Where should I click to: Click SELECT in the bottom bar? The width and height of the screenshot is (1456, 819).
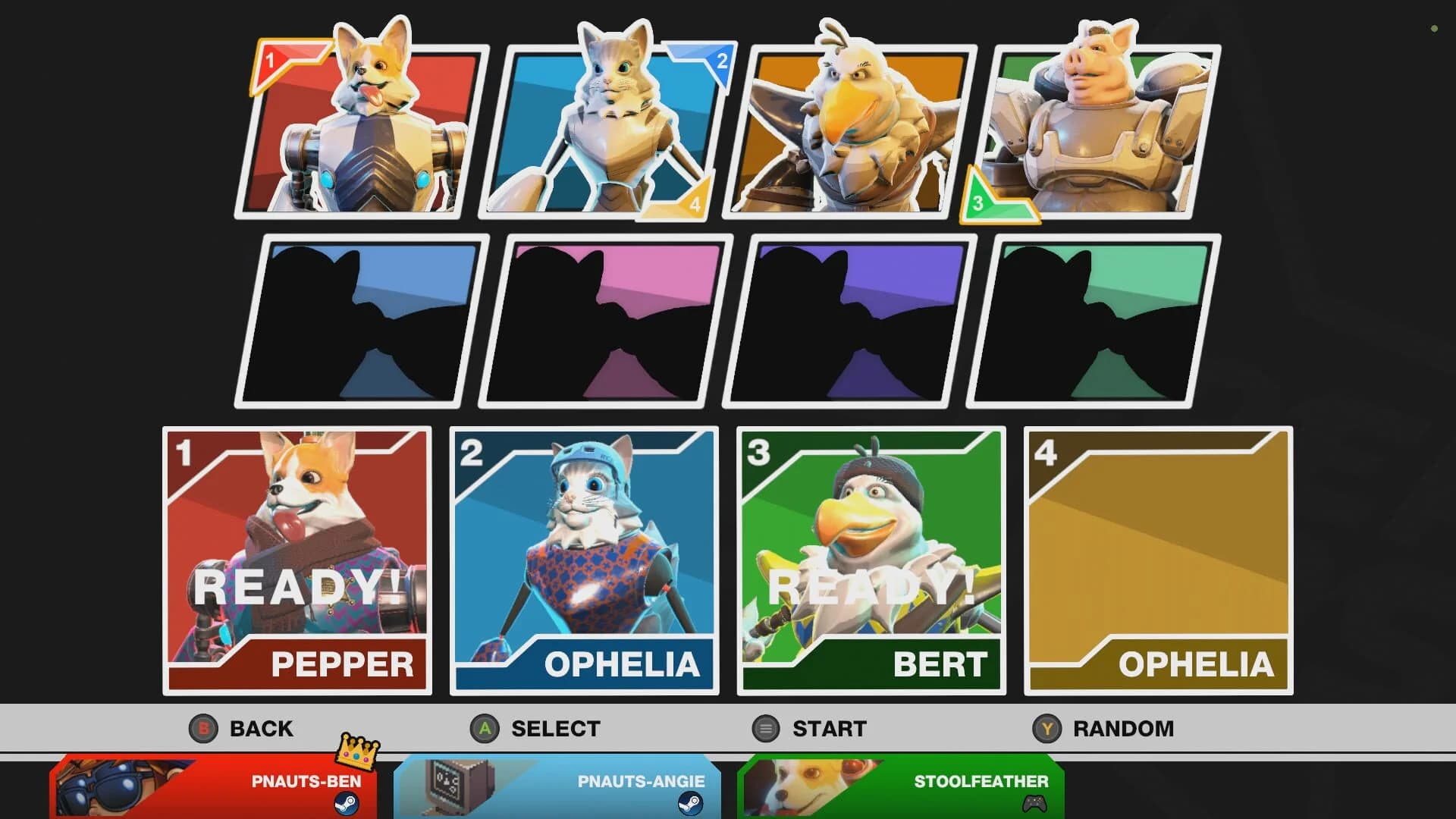(x=554, y=729)
